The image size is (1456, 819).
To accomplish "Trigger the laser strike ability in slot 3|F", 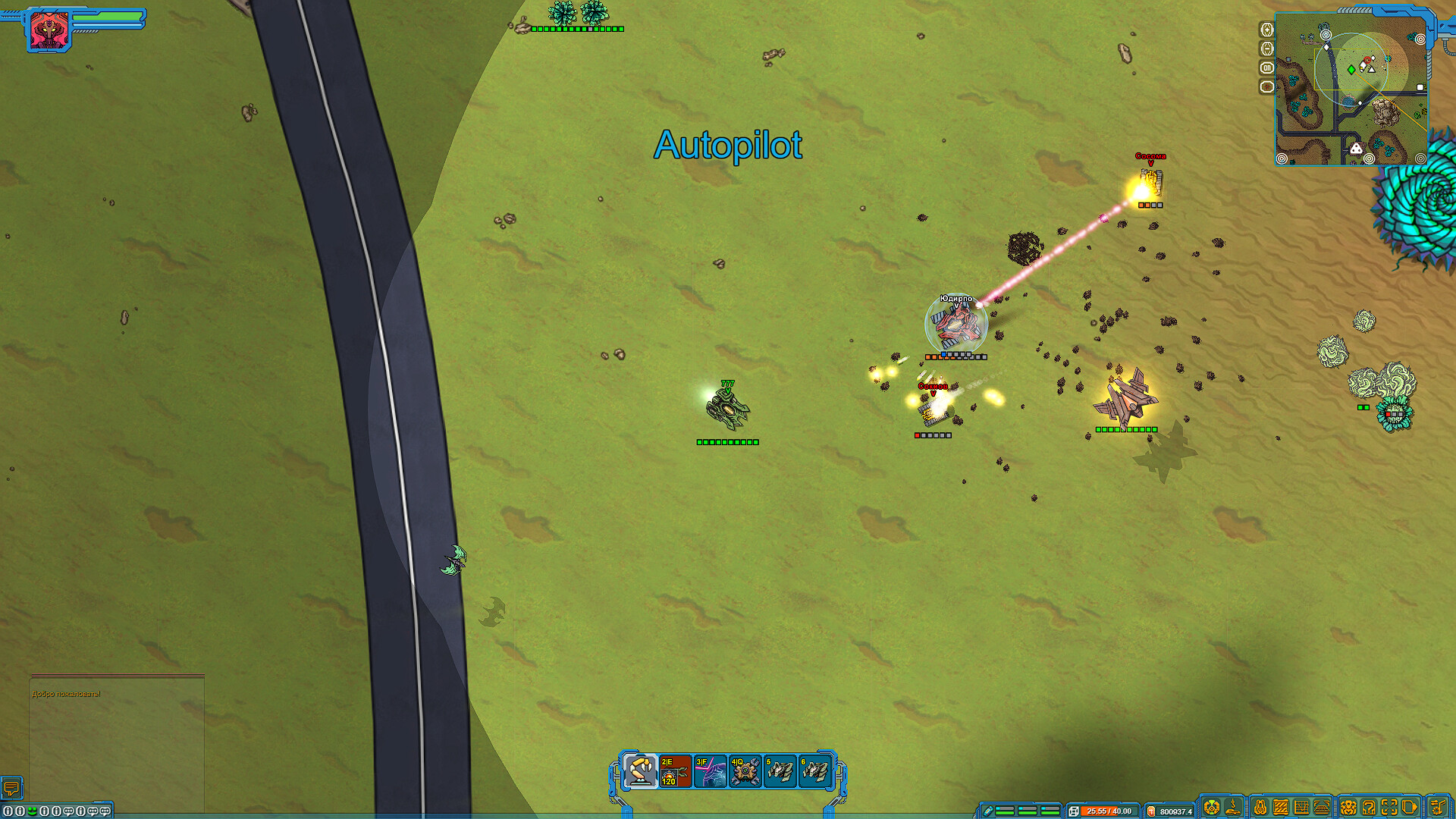I will (712, 768).
